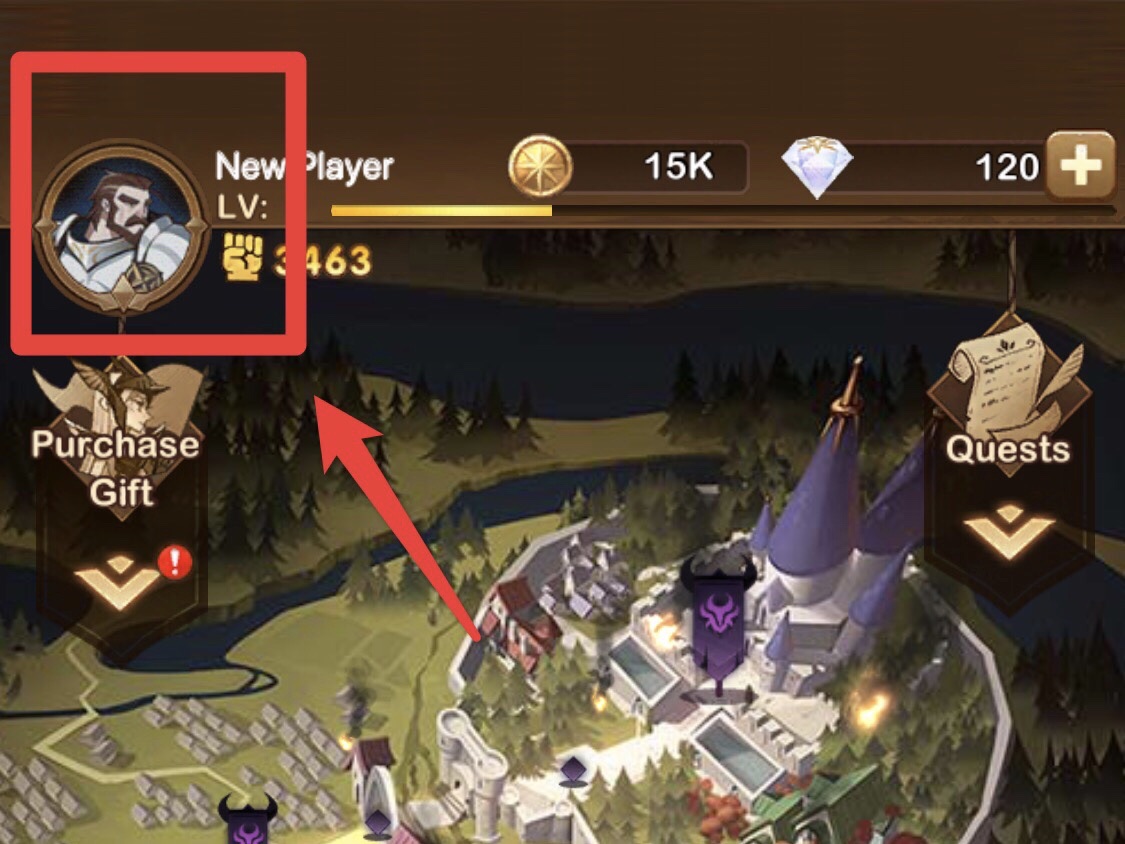Select the gold coin currency icon
The image size is (1125, 844).
pyautogui.click(x=540, y=166)
